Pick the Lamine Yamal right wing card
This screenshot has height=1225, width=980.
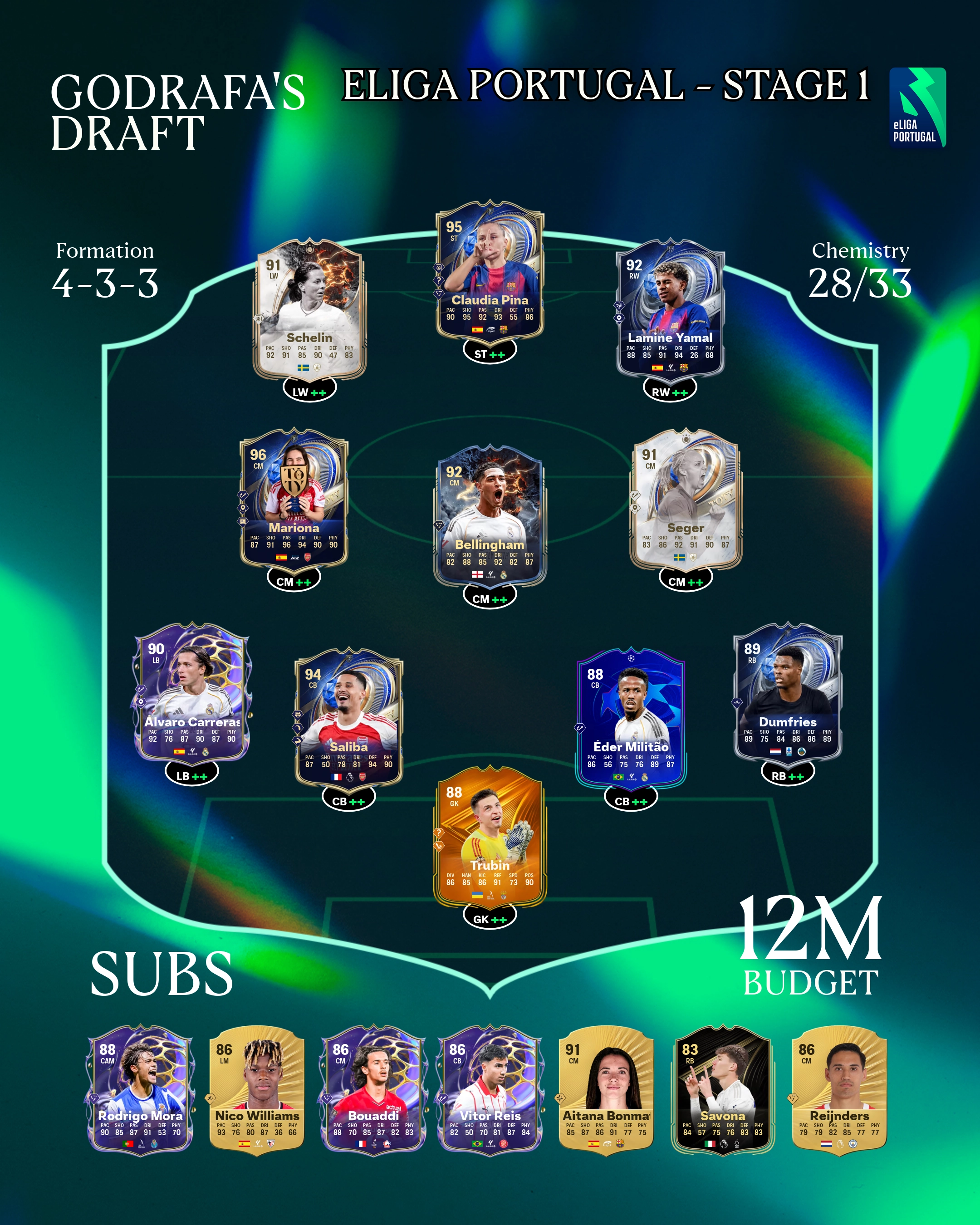click(671, 310)
